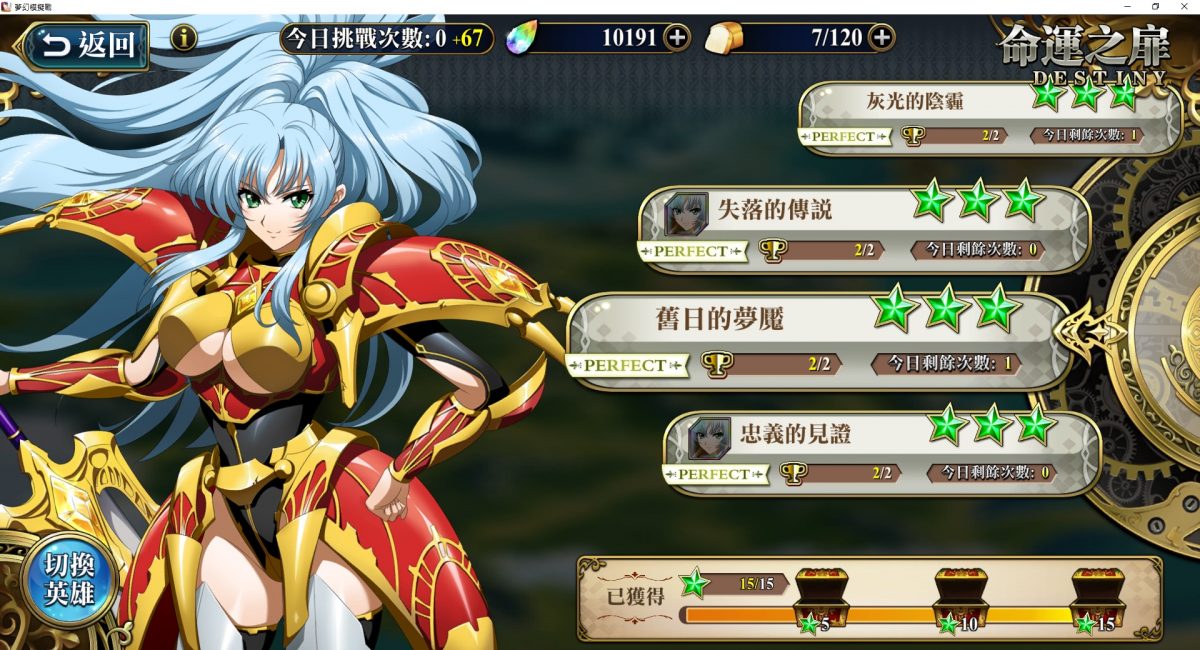Open the info icon beside 返回

click(183, 39)
